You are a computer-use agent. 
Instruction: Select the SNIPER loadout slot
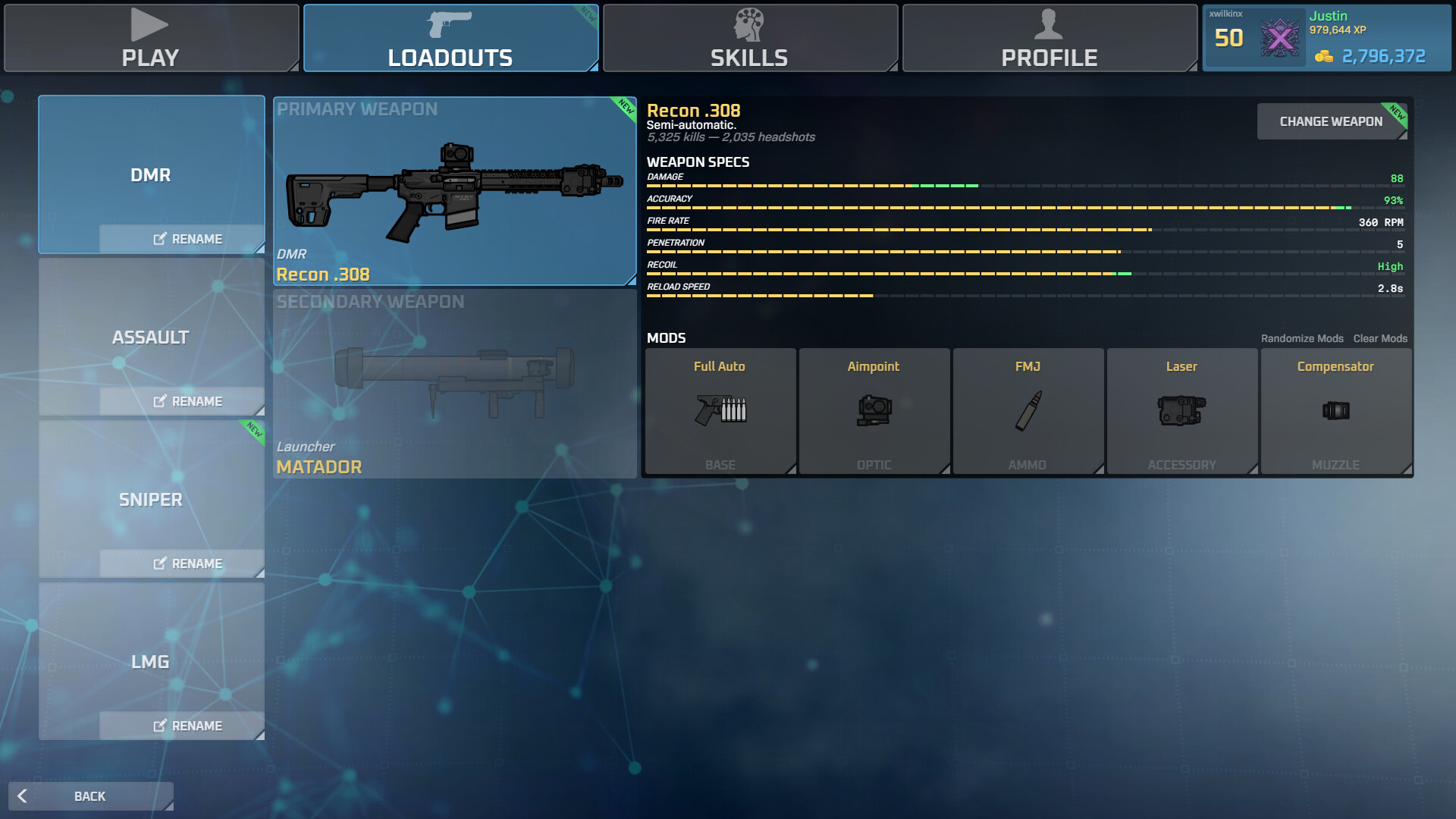point(151,500)
